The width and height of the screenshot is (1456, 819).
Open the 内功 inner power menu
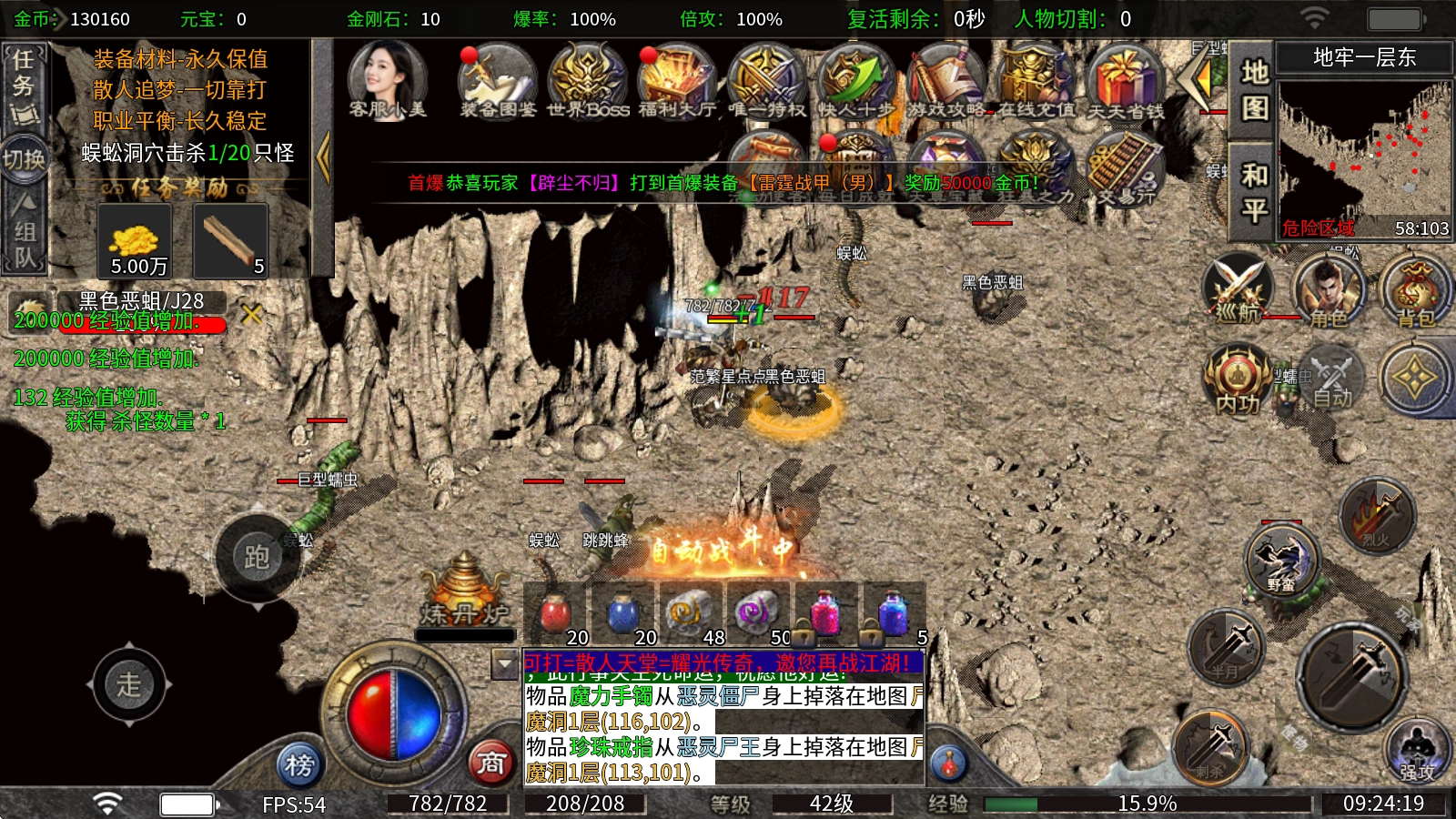1238,378
